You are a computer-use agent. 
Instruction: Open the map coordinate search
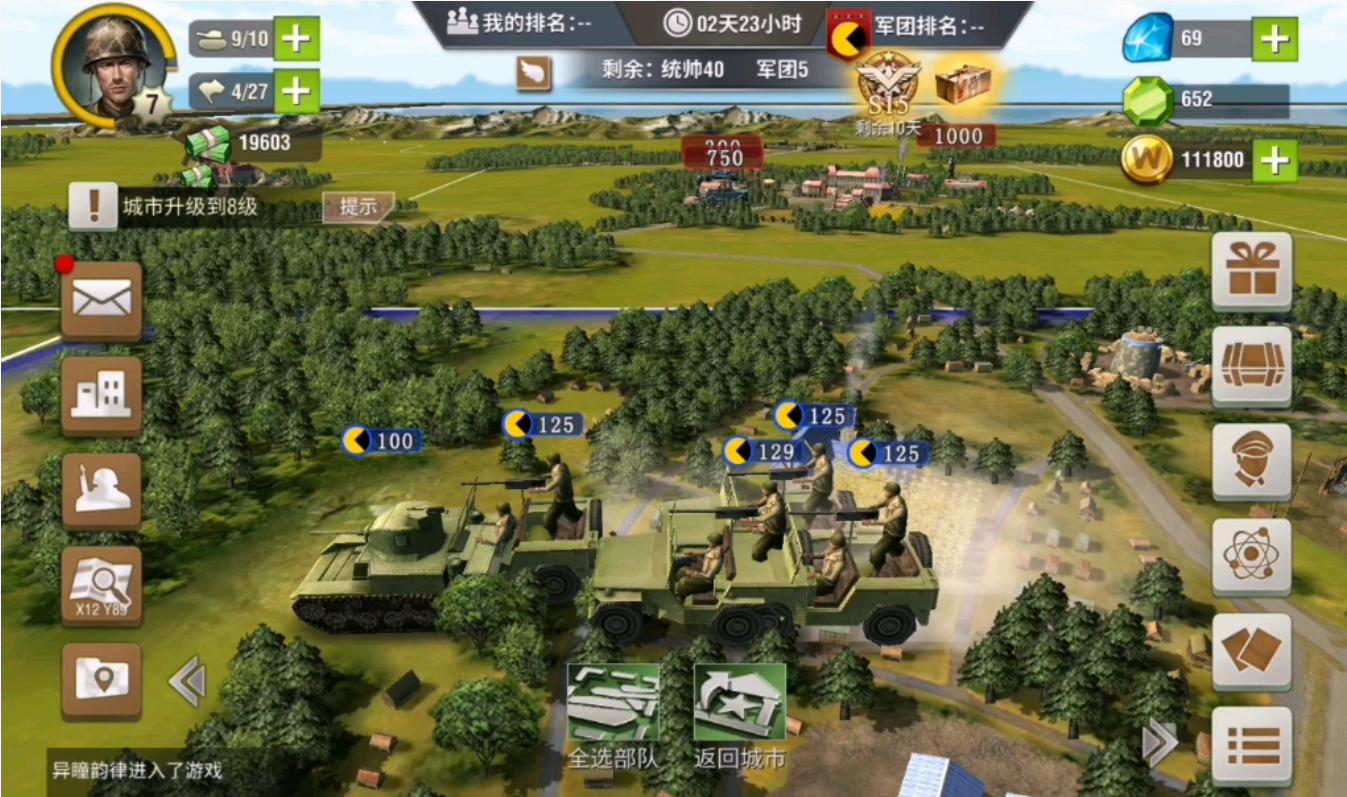coord(101,585)
